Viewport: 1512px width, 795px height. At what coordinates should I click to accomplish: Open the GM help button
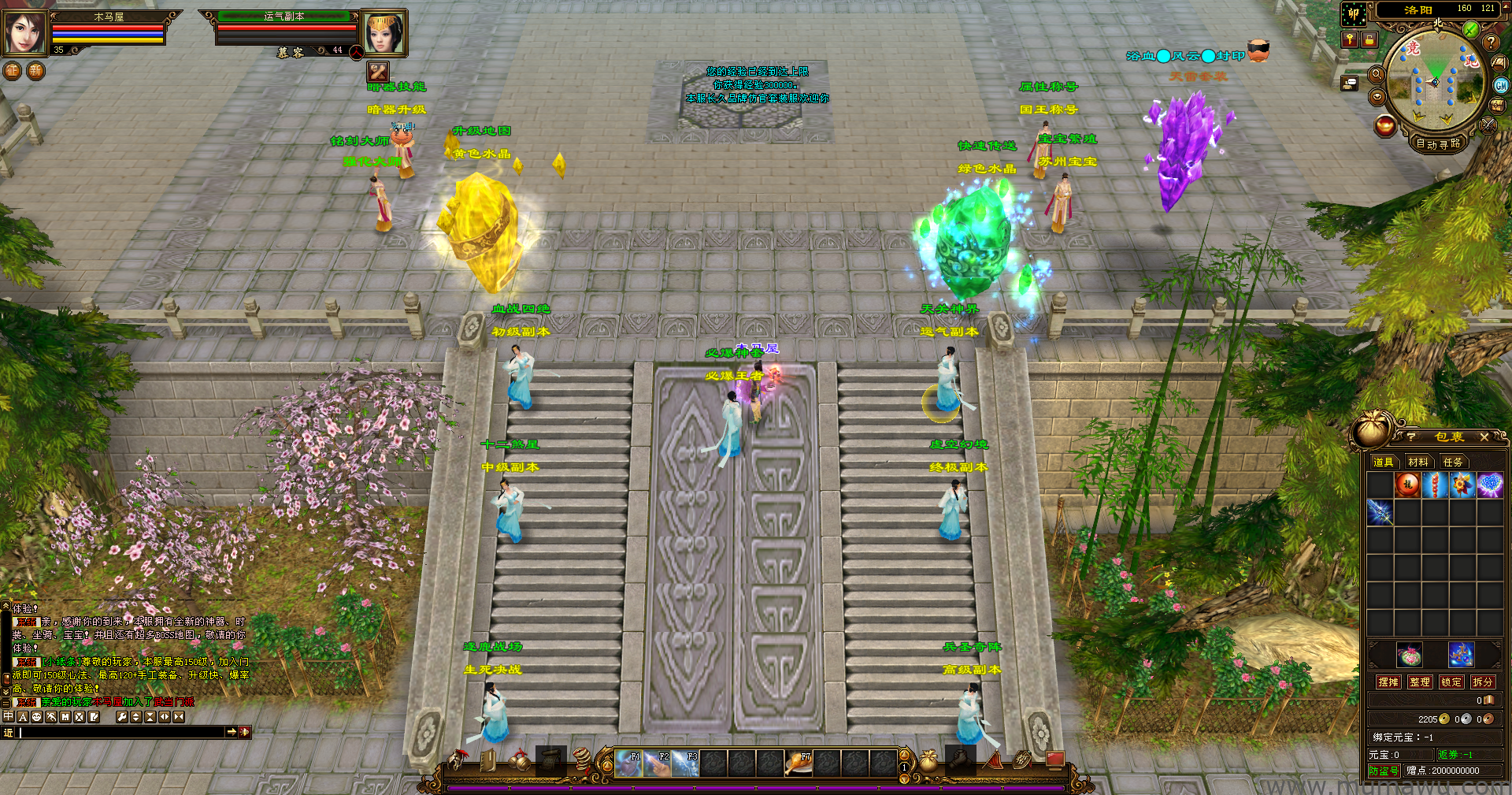pos(1501,85)
